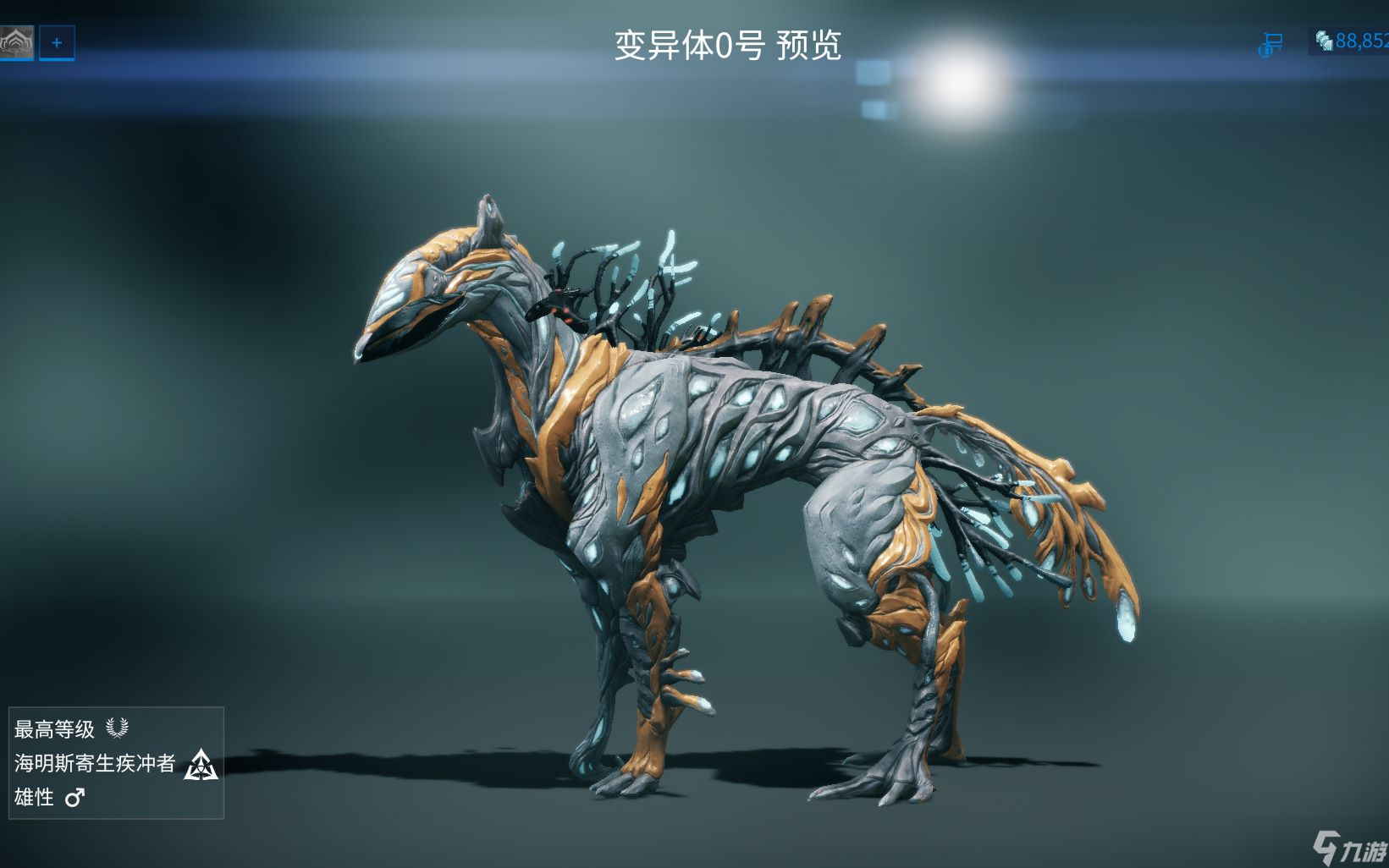Viewport: 1389px width, 868px height.
Task: Expand the pet info panel
Action: point(119,763)
